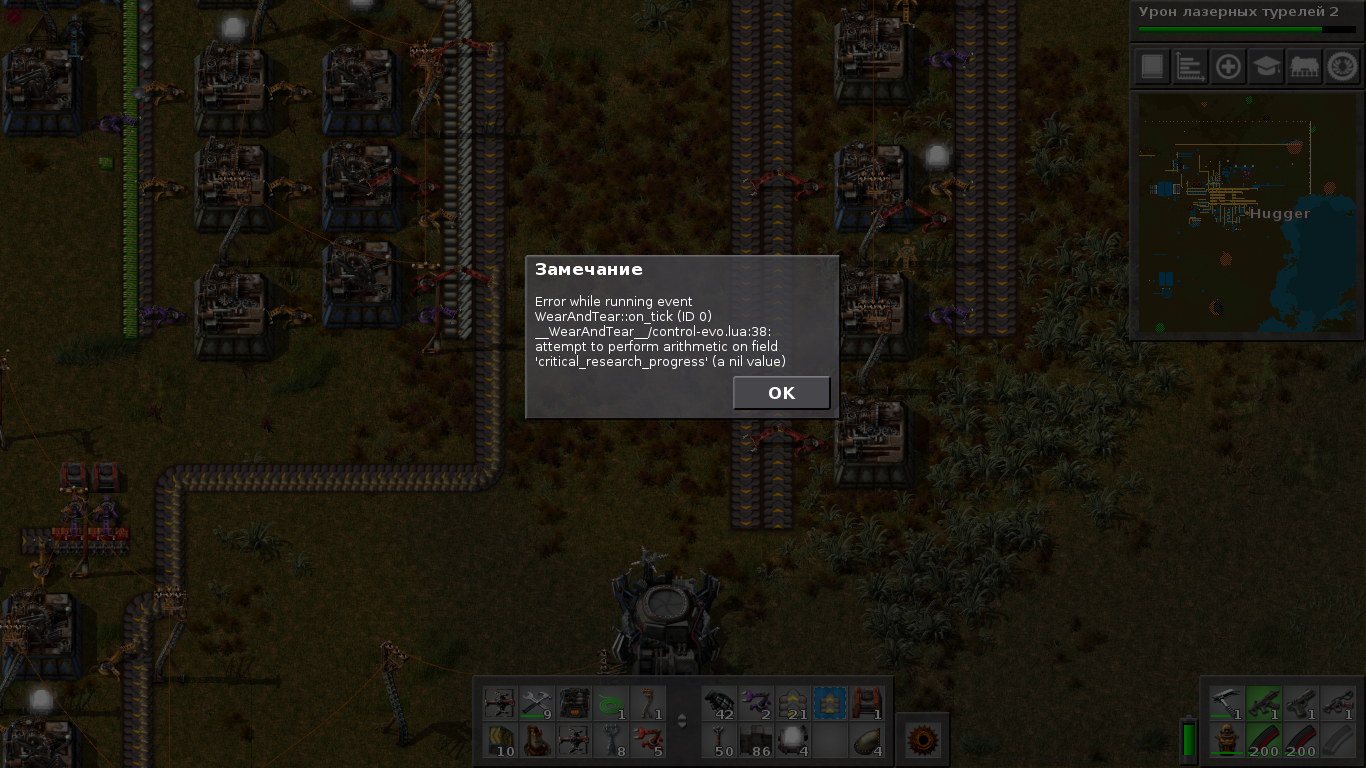The width and height of the screenshot is (1366, 768).
Task: Dismiss the error dialog with OK
Action: click(x=781, y=393)
